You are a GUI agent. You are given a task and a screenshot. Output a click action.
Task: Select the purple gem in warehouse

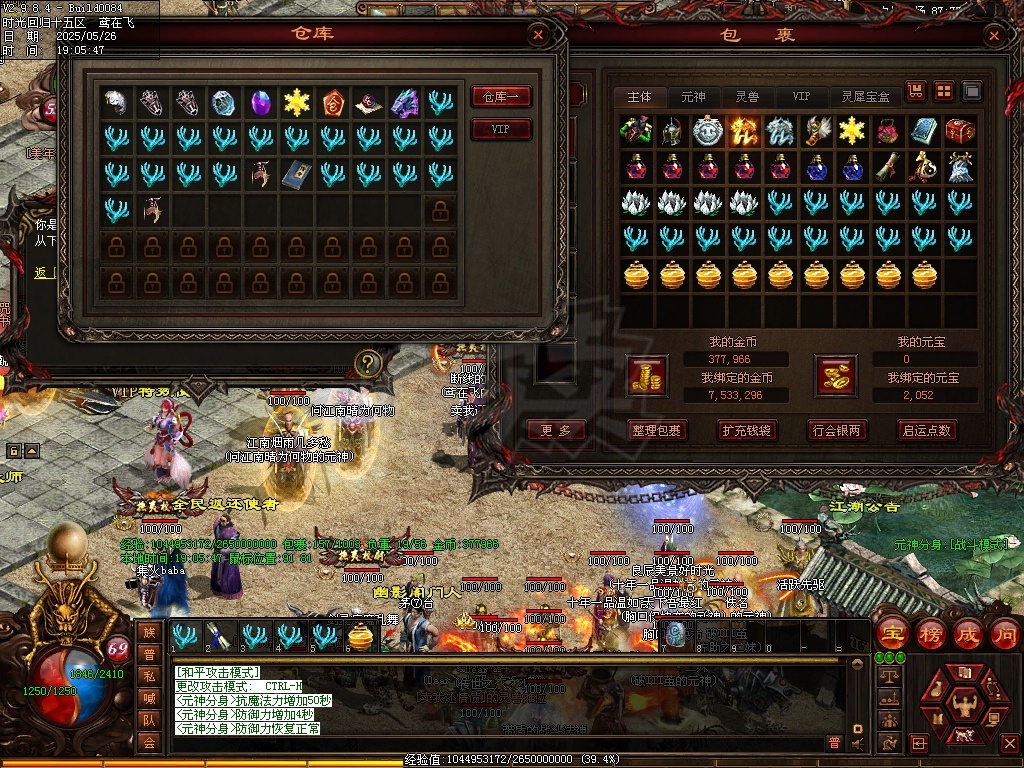[x=260, y=102]
